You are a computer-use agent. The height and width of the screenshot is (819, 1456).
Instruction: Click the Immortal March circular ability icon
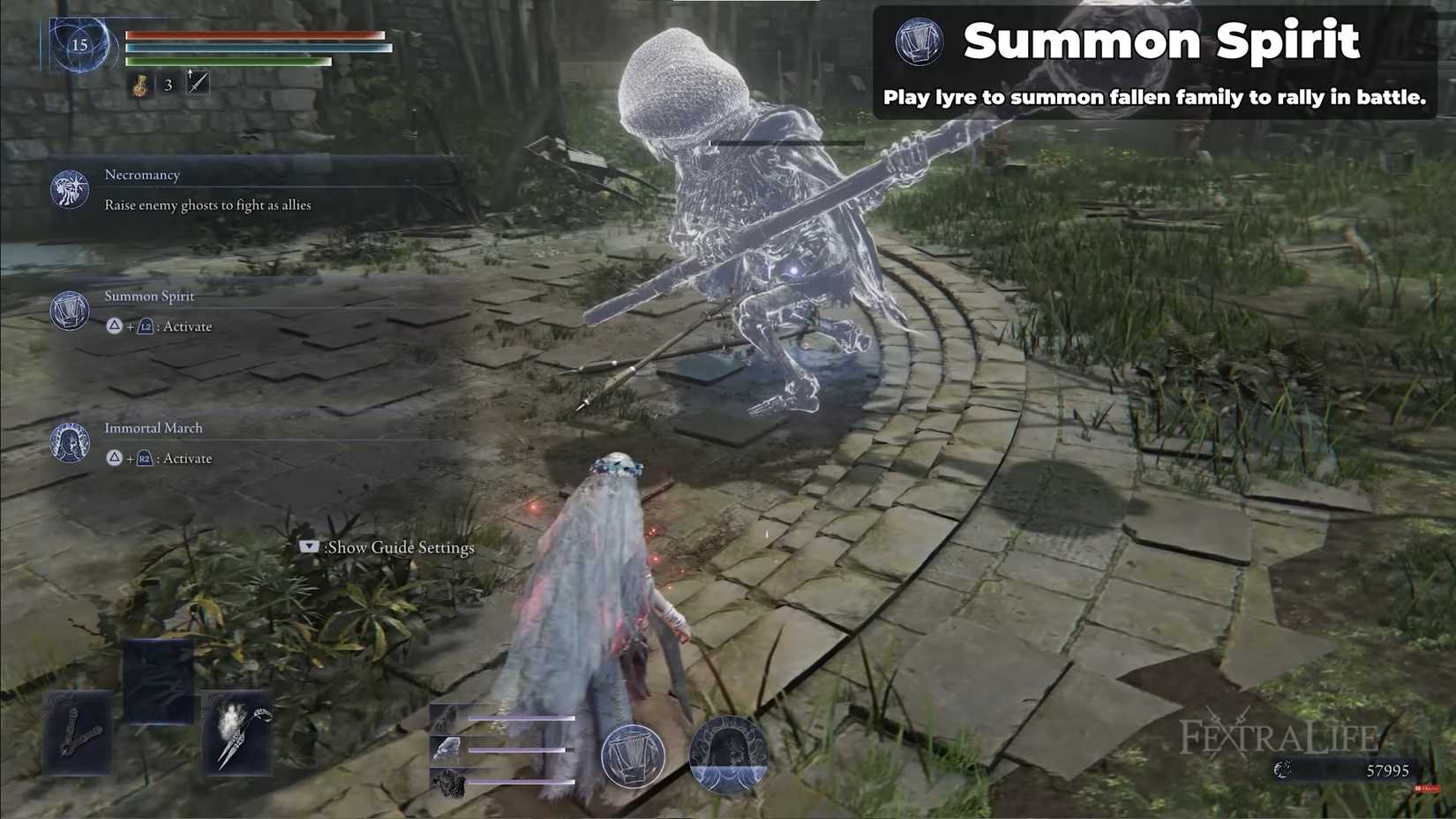tap(732, 755)
